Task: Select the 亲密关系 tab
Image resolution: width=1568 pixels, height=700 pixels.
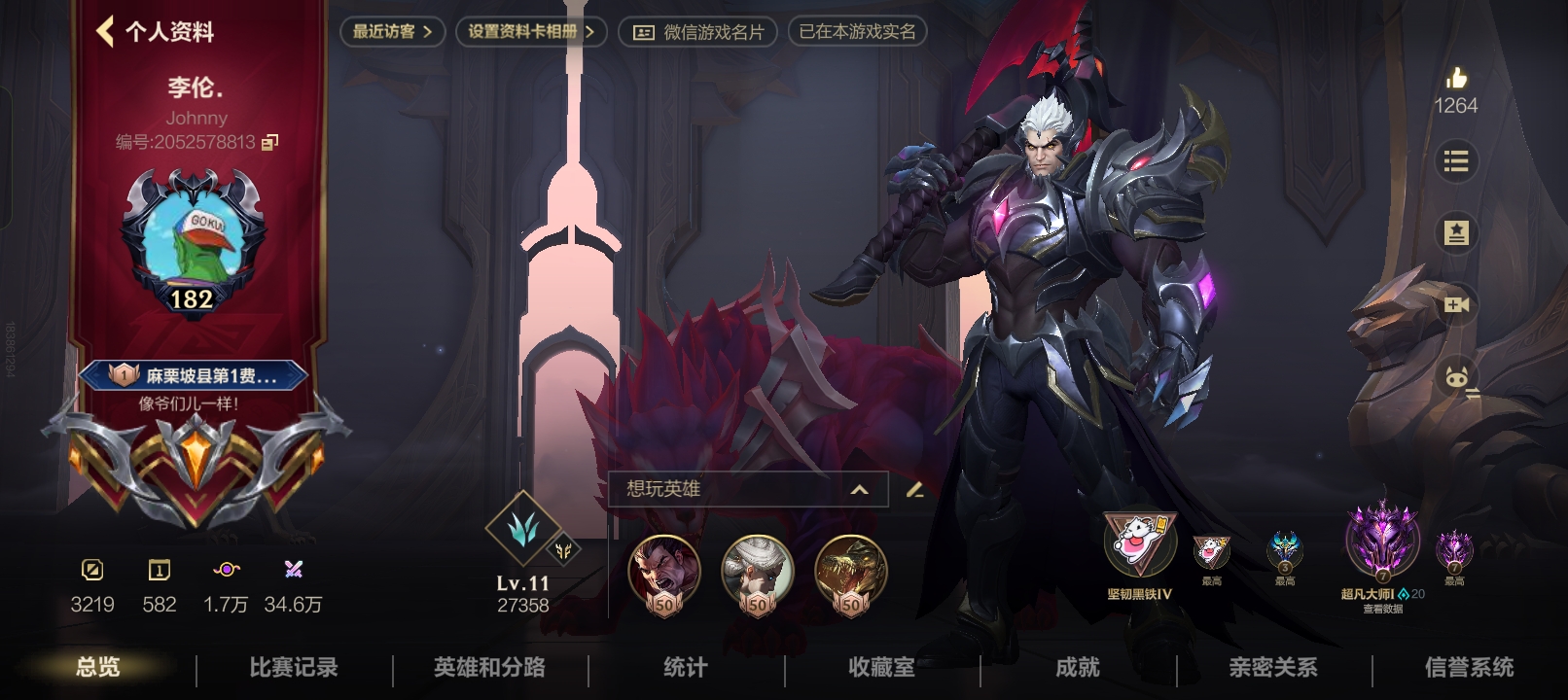Action: point(1273,668)
